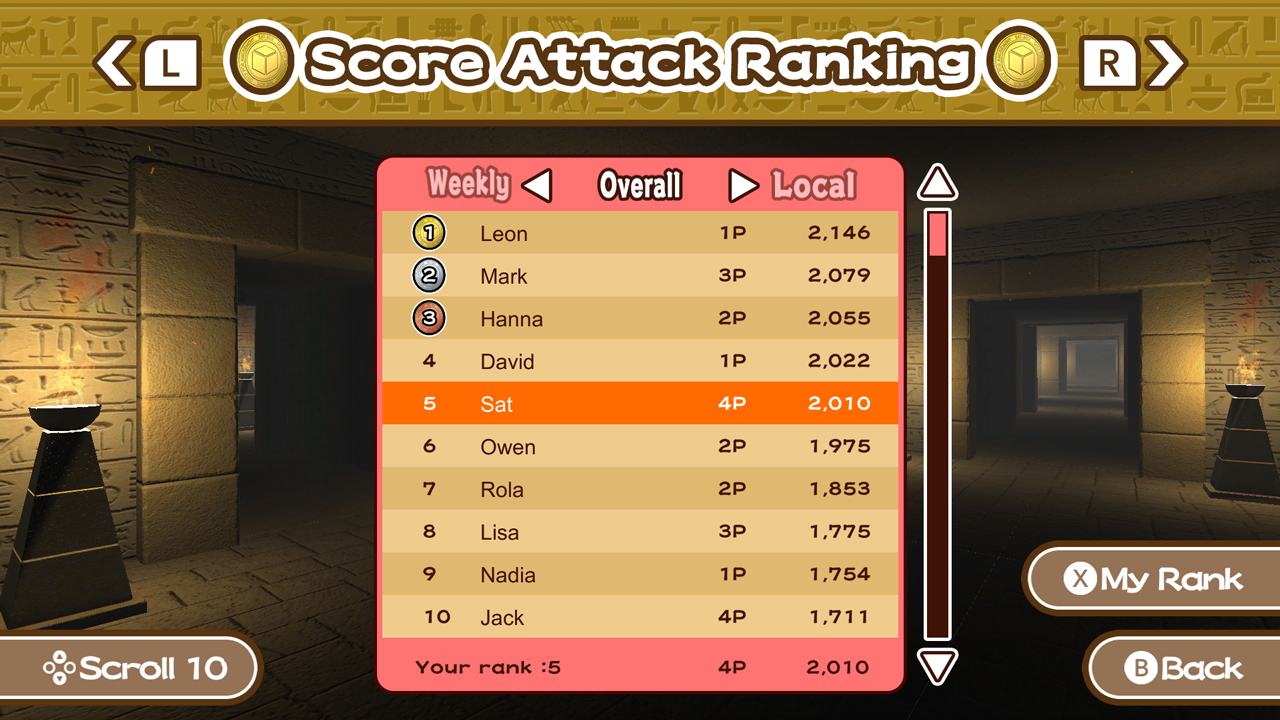Select the L shoulder button icon
This screenshot has width=1280, height=720.
(x=172, y=62)
